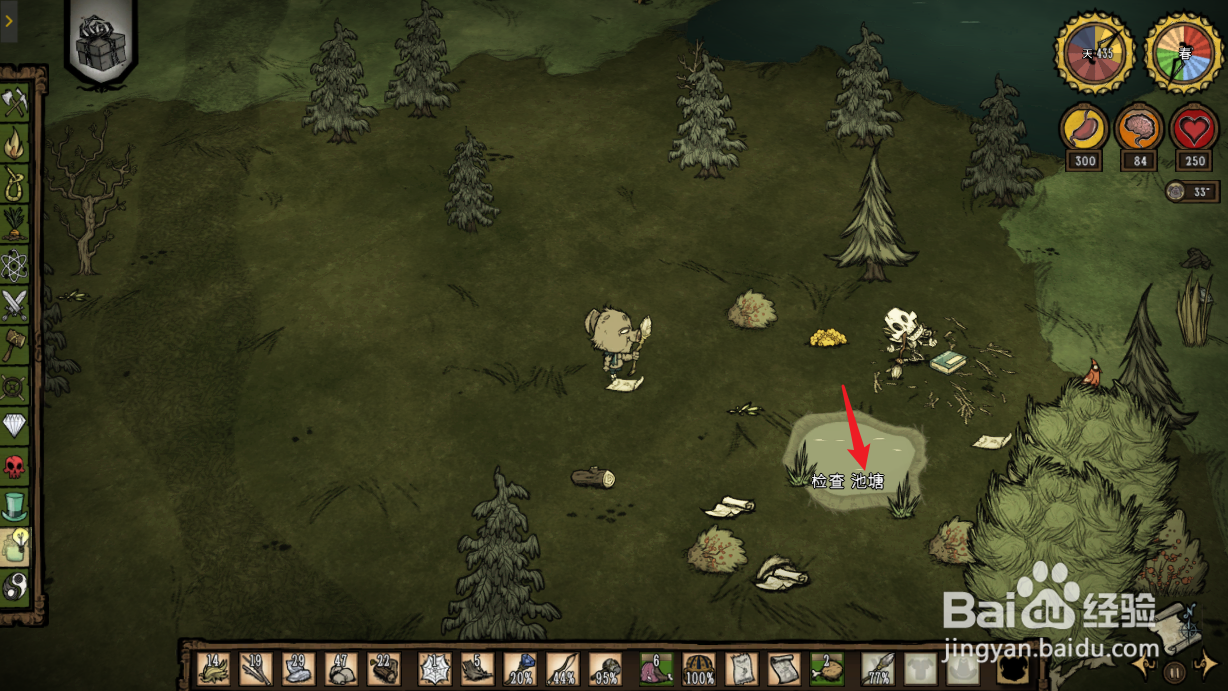
Task: Expand the yellow arrow overlay panel
Action: pyautogui.click(x=8, y=20)
